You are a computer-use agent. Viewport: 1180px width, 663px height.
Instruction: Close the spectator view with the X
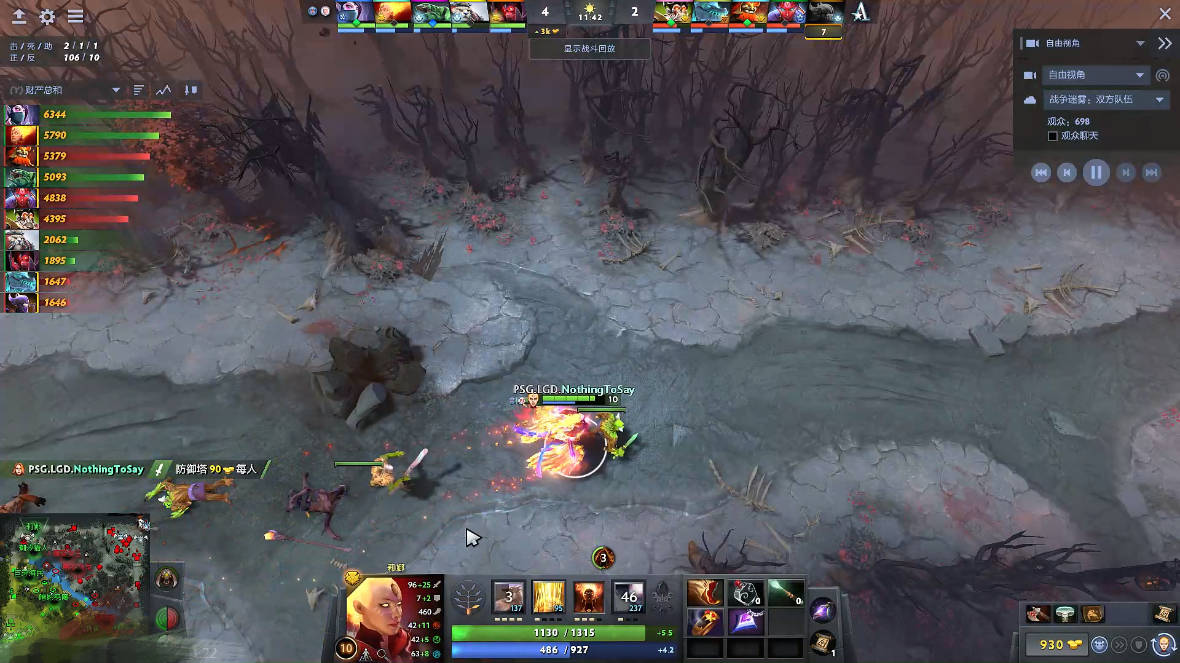[1164, 14]
